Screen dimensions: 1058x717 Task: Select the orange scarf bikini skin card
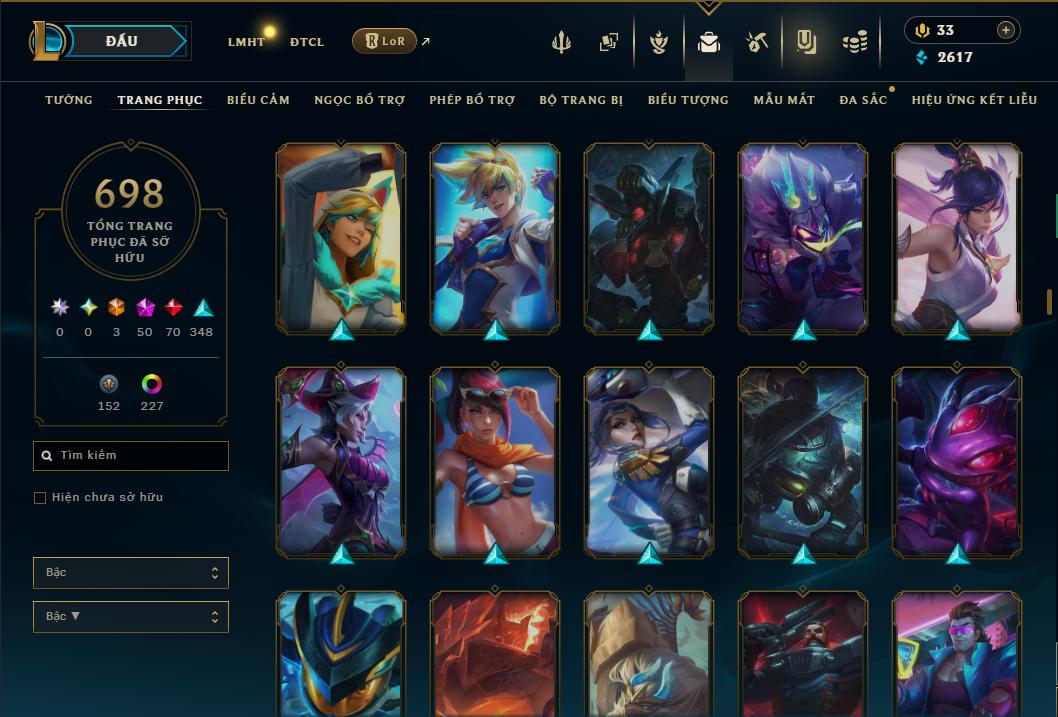point(495,461)
